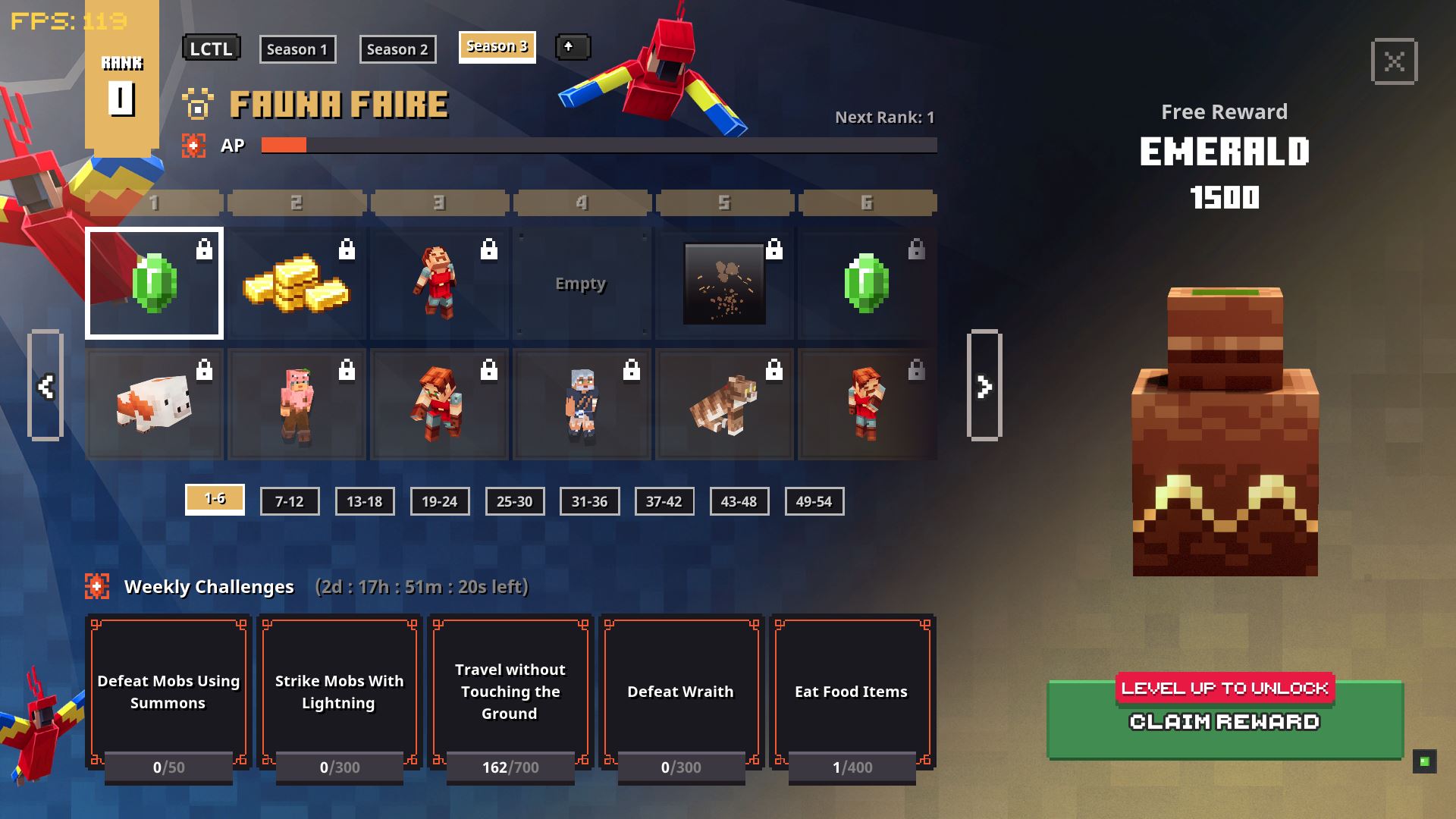Screen dimensions: 1456x819
Task: Select the emerald reward in slot 1
Action: tap(154, 283)
